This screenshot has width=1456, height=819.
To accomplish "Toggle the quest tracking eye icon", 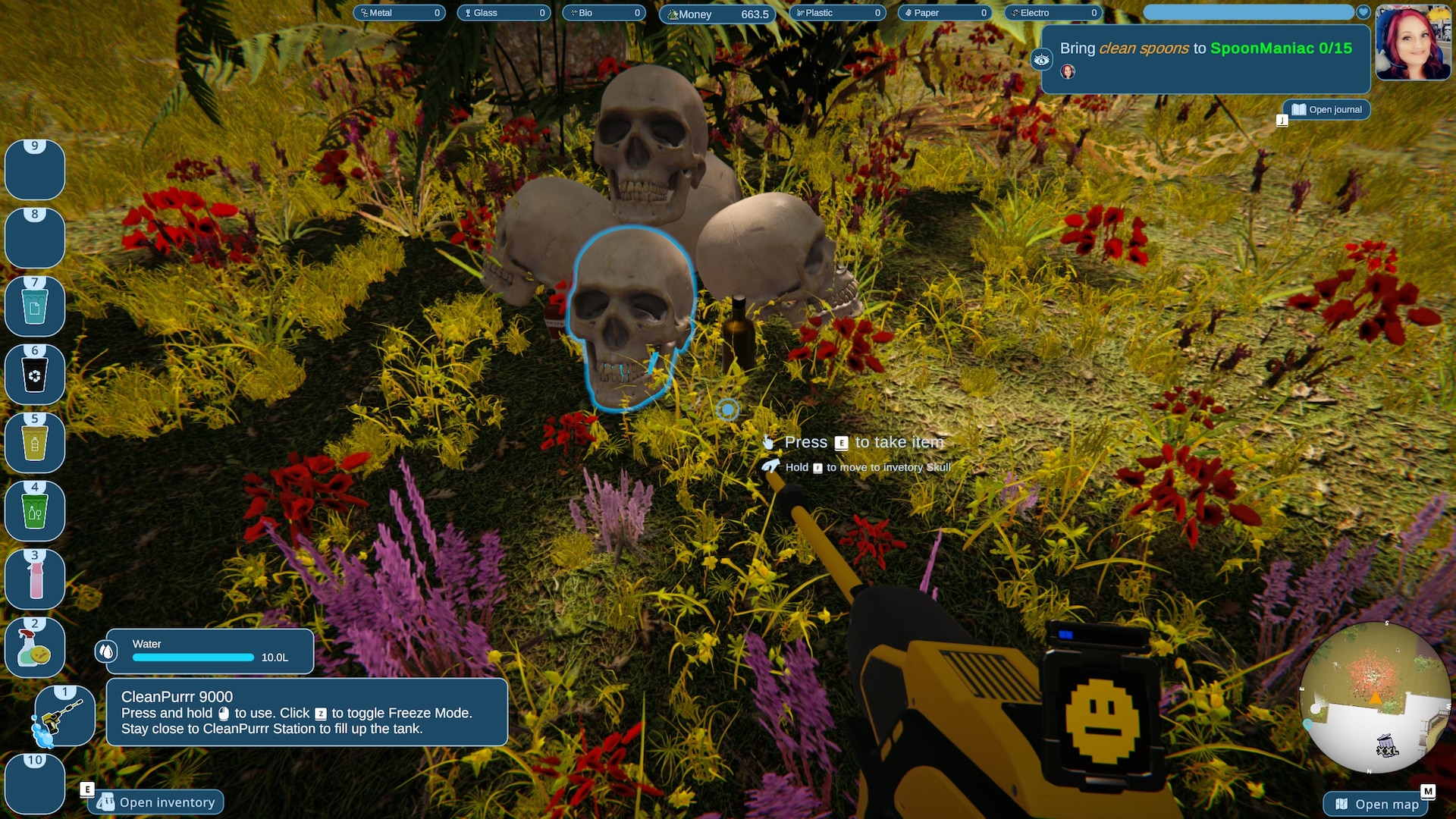I will pos(1042,60).
